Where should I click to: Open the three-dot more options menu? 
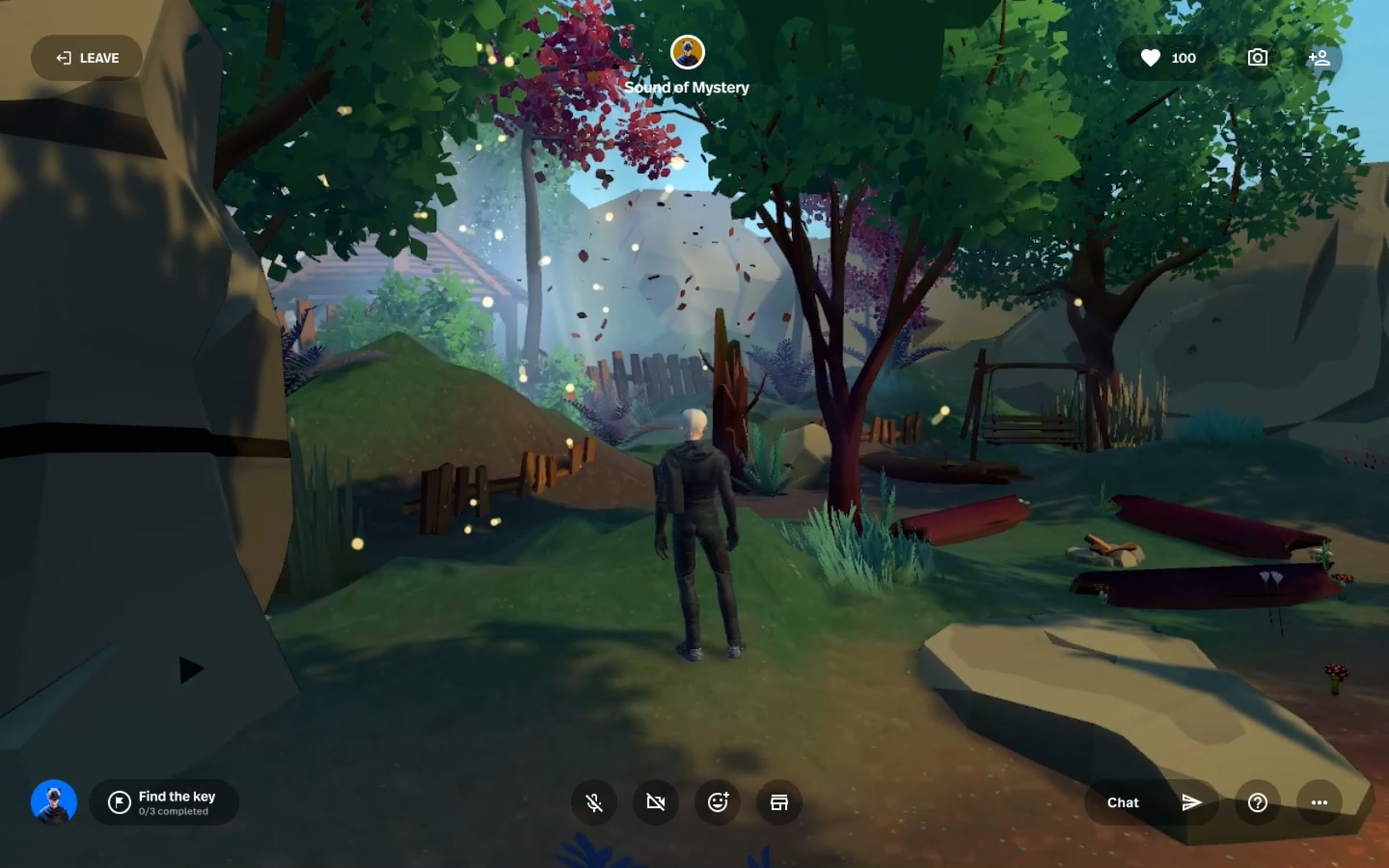[x=1319, y=803]
